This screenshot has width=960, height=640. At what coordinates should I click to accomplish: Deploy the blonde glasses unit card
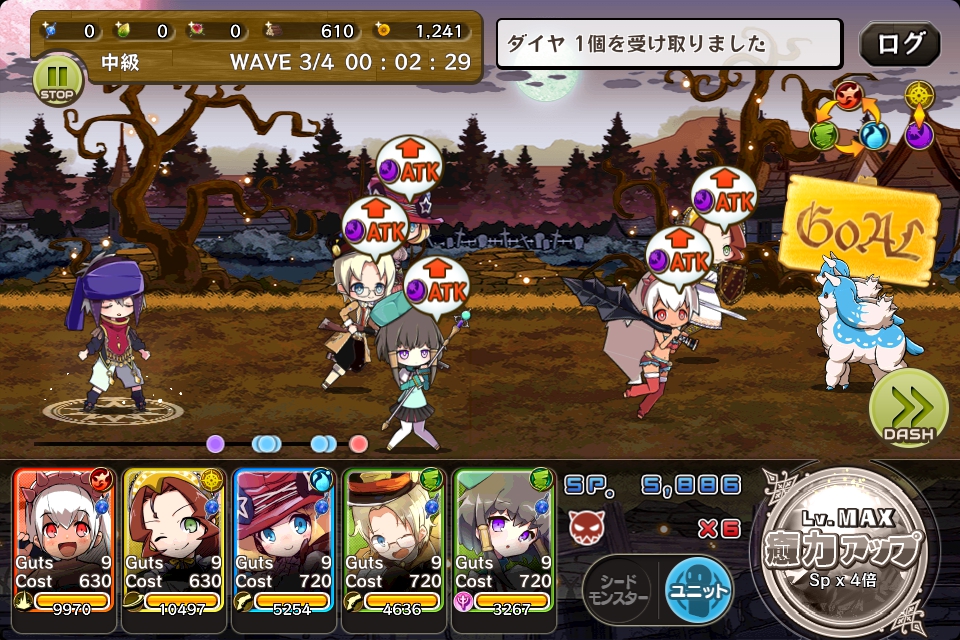[394, 540]
